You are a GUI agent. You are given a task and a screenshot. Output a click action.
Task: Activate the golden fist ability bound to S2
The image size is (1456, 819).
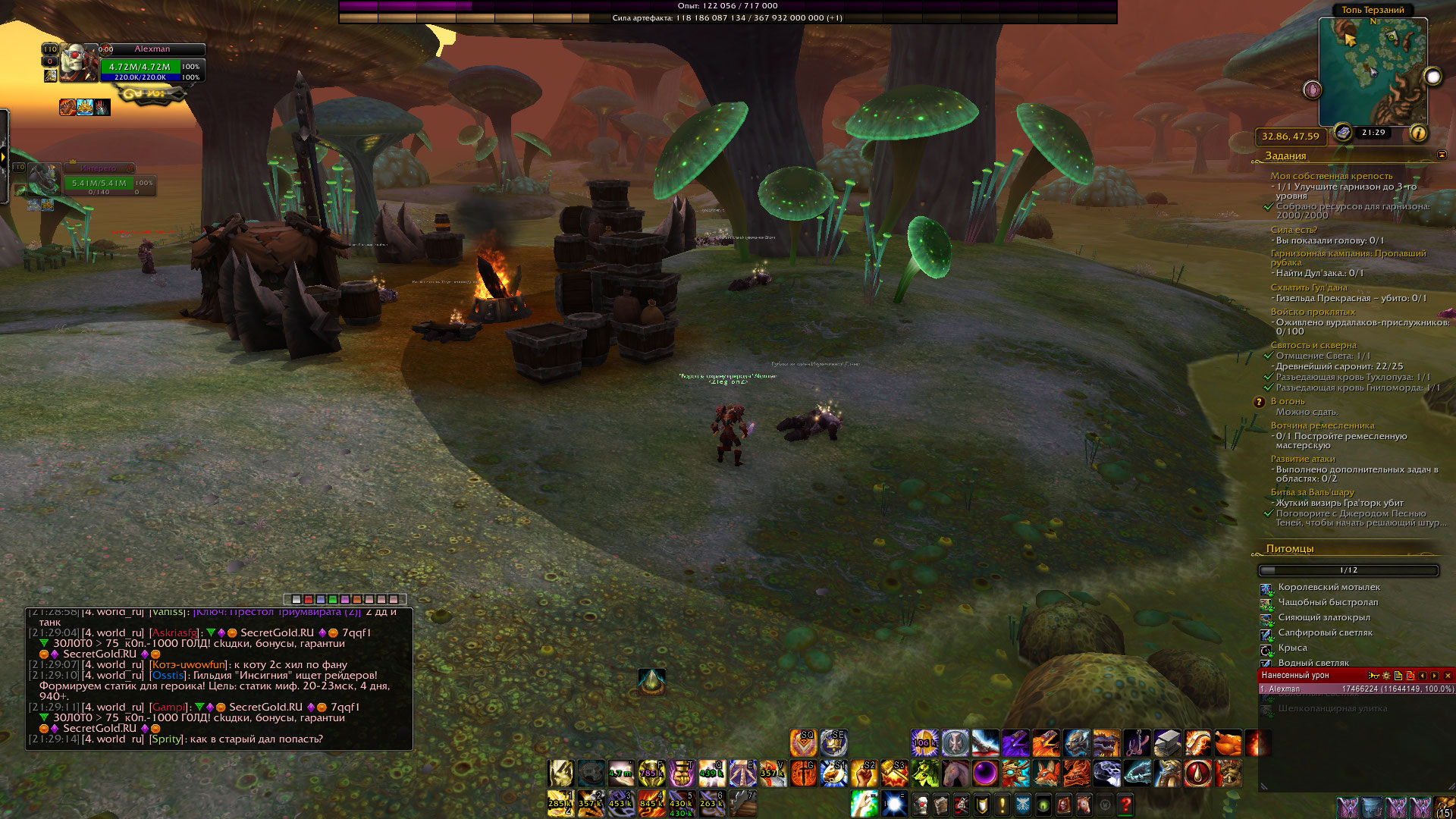tap(864, 773)
